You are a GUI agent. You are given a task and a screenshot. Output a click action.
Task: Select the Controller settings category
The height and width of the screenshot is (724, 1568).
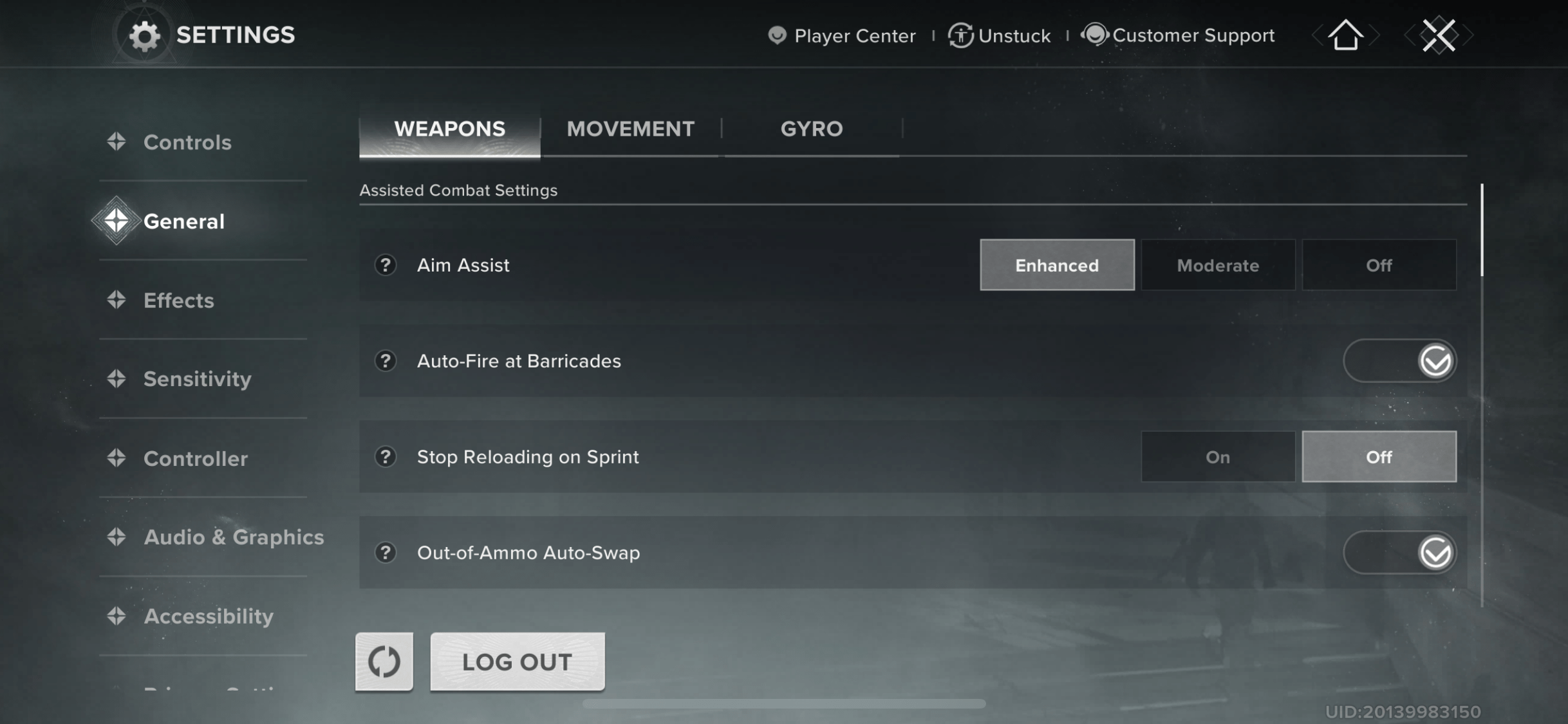tap(195, 458)
